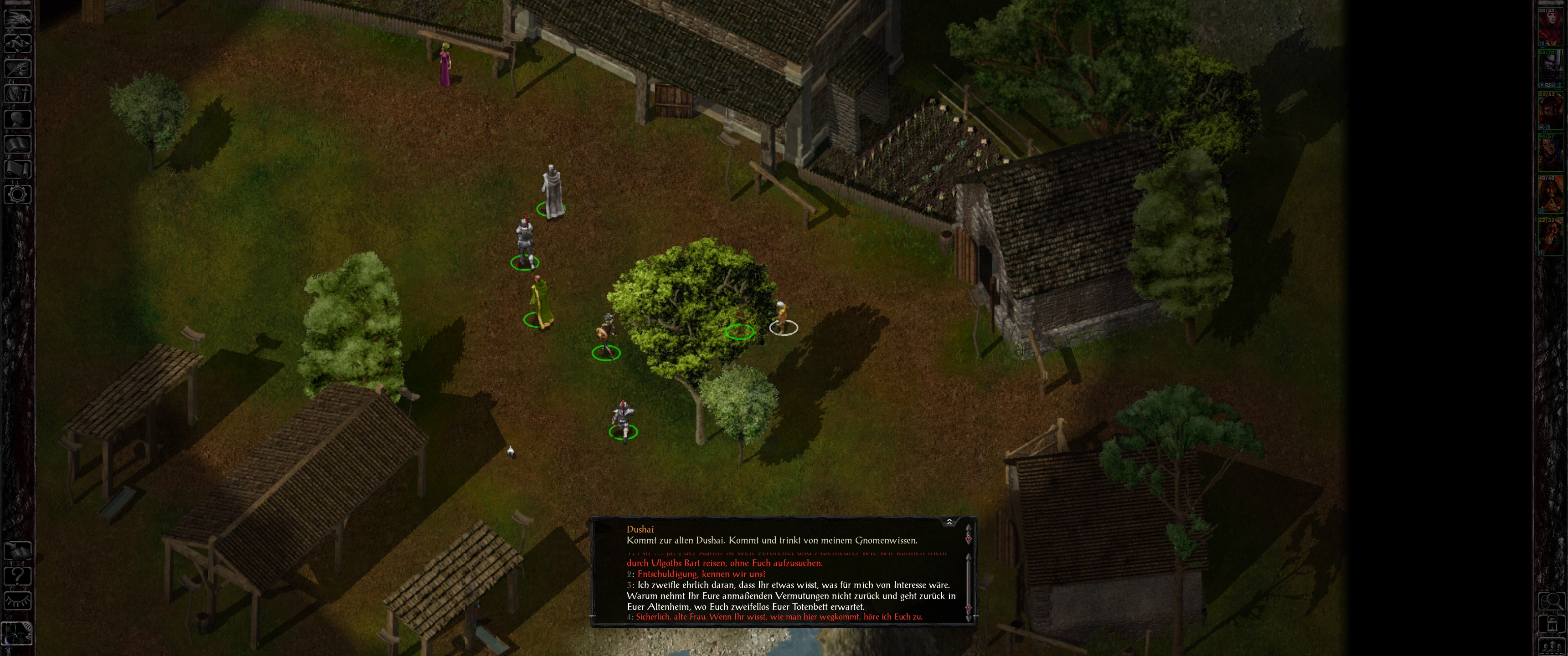
Task: Open the priest scroll icon
Action: point(18,169)
